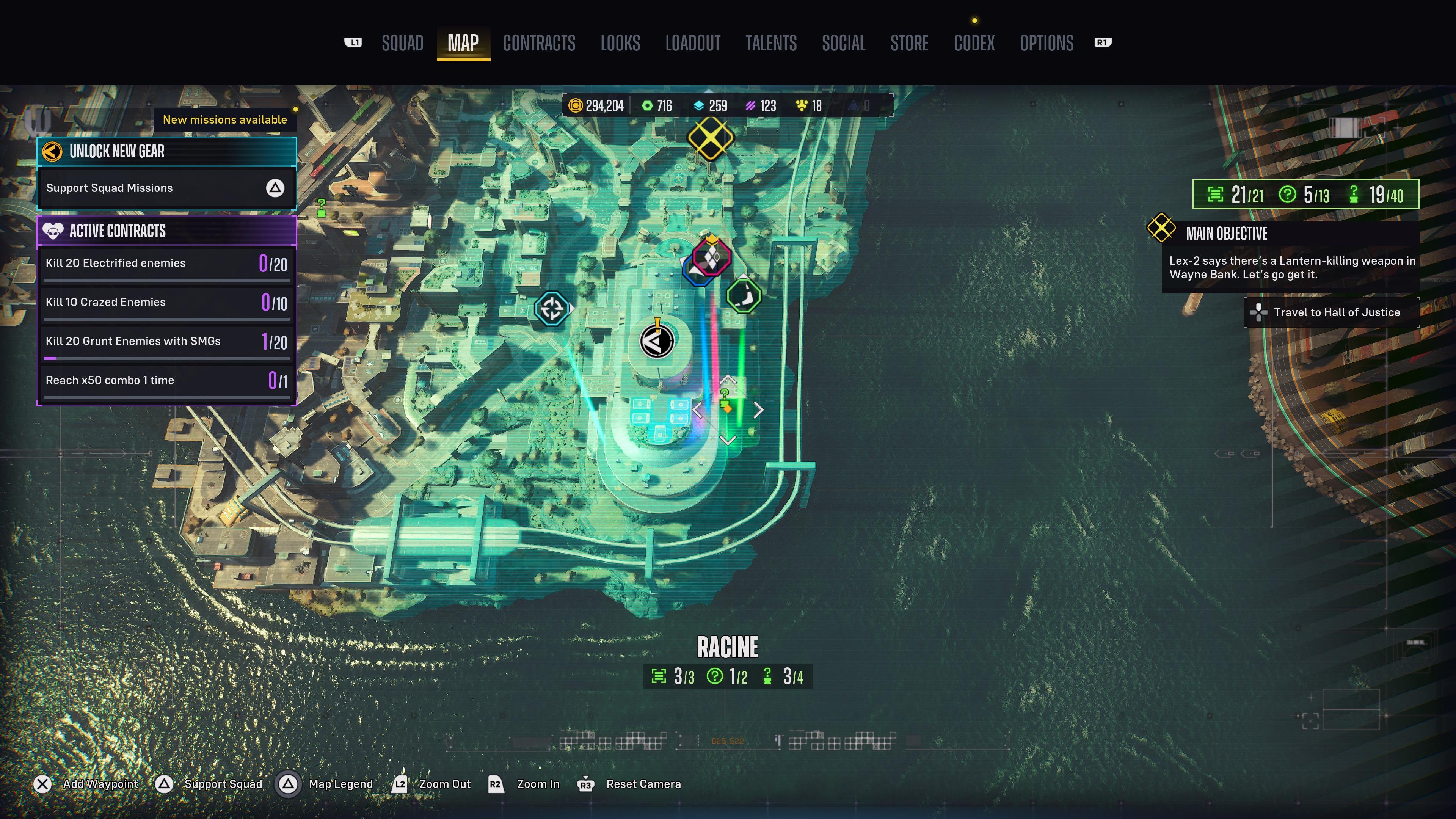This screenshot has width=1456, height=819.
Task: Select the green boomerang squad marker
Action: coord(743,295)
